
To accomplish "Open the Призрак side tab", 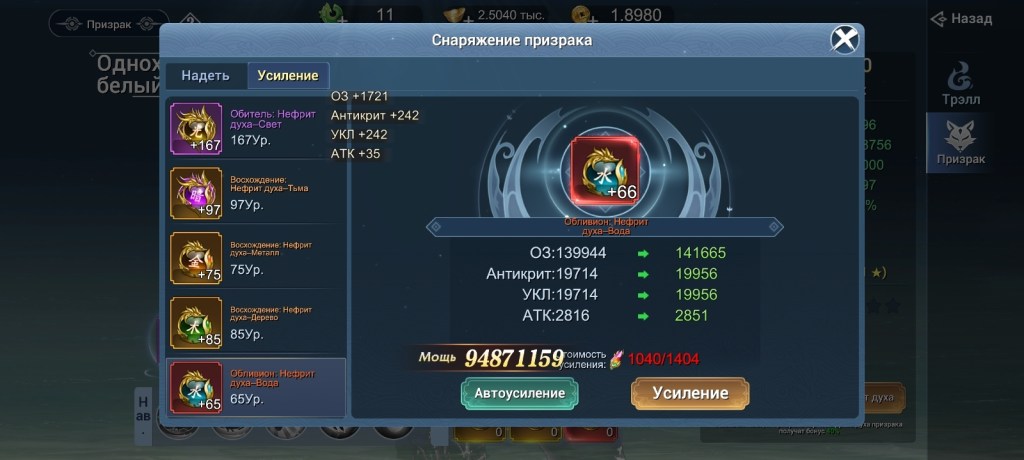I will pos(960,143).
